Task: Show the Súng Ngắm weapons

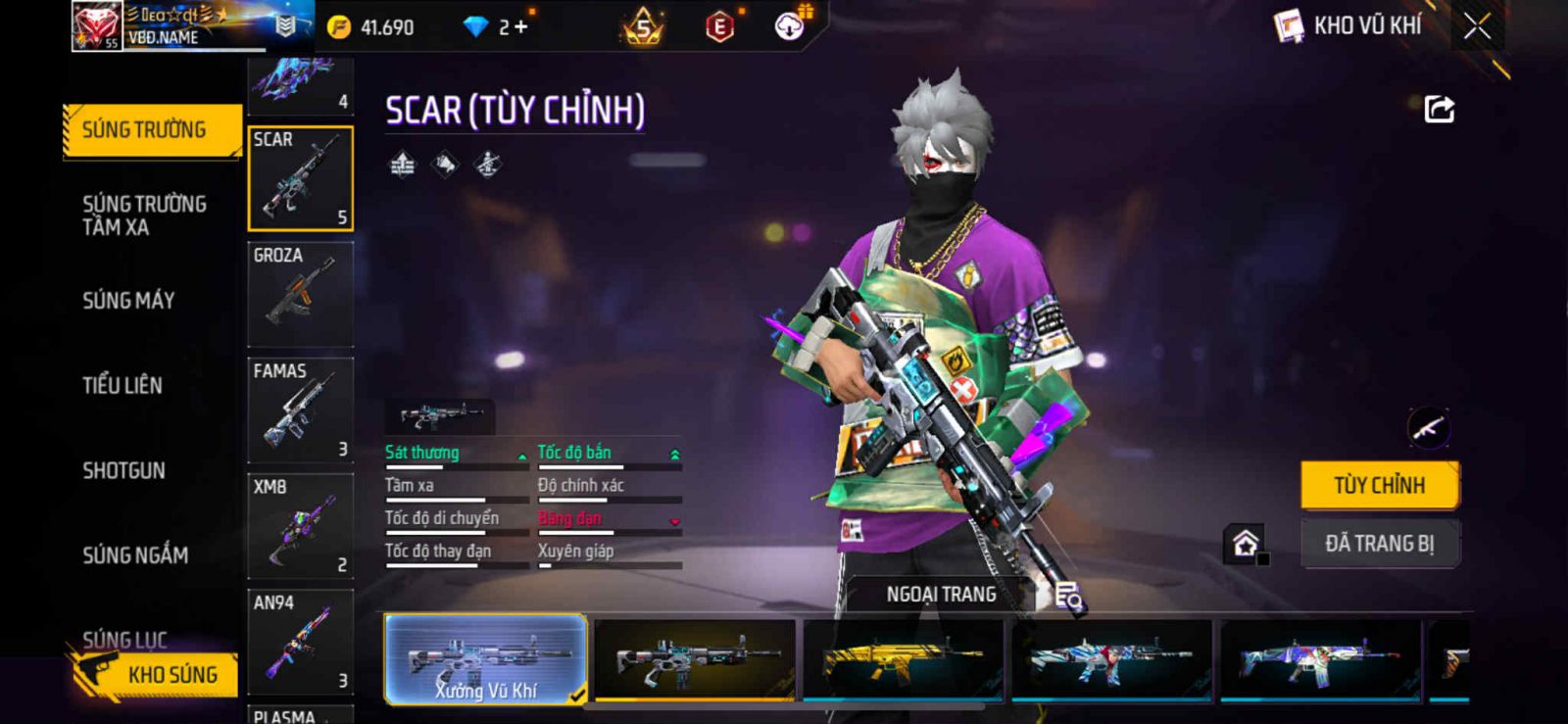Action: point(135,555)
